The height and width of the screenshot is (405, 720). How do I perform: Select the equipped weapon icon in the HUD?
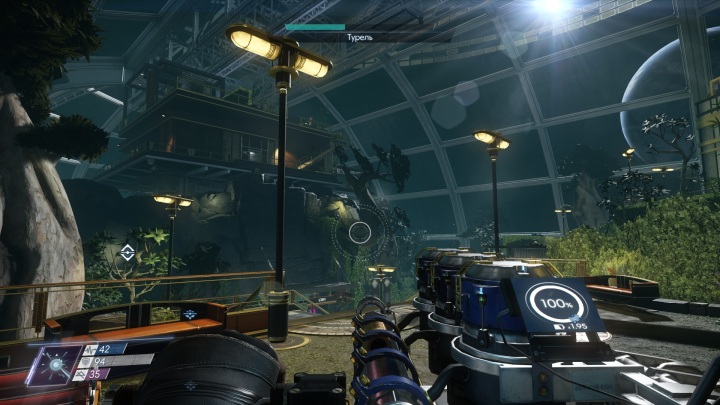[x=53, y=366]
